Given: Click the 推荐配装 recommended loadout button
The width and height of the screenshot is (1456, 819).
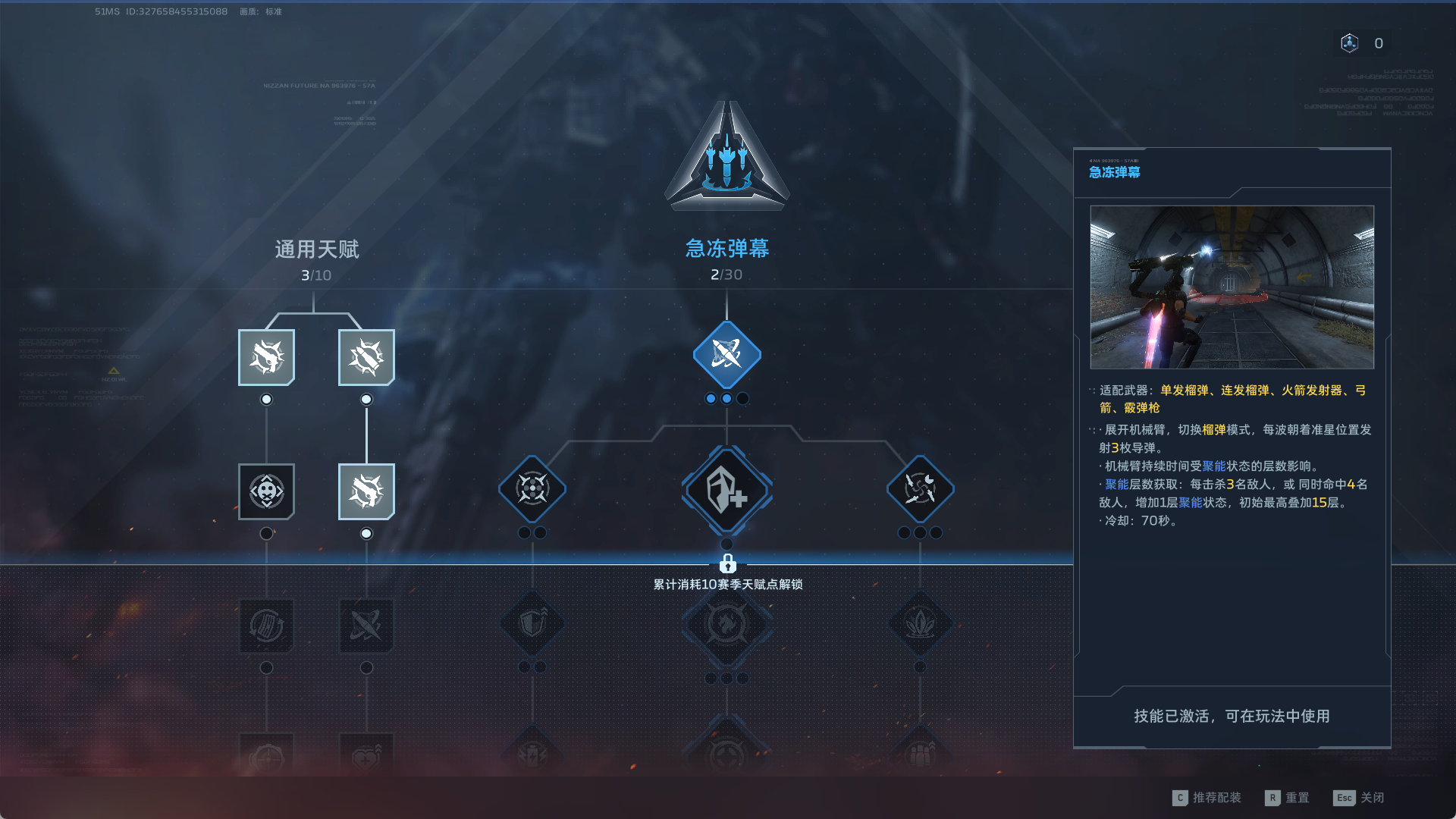Looking at the screenshot, I should (1207, 798).
